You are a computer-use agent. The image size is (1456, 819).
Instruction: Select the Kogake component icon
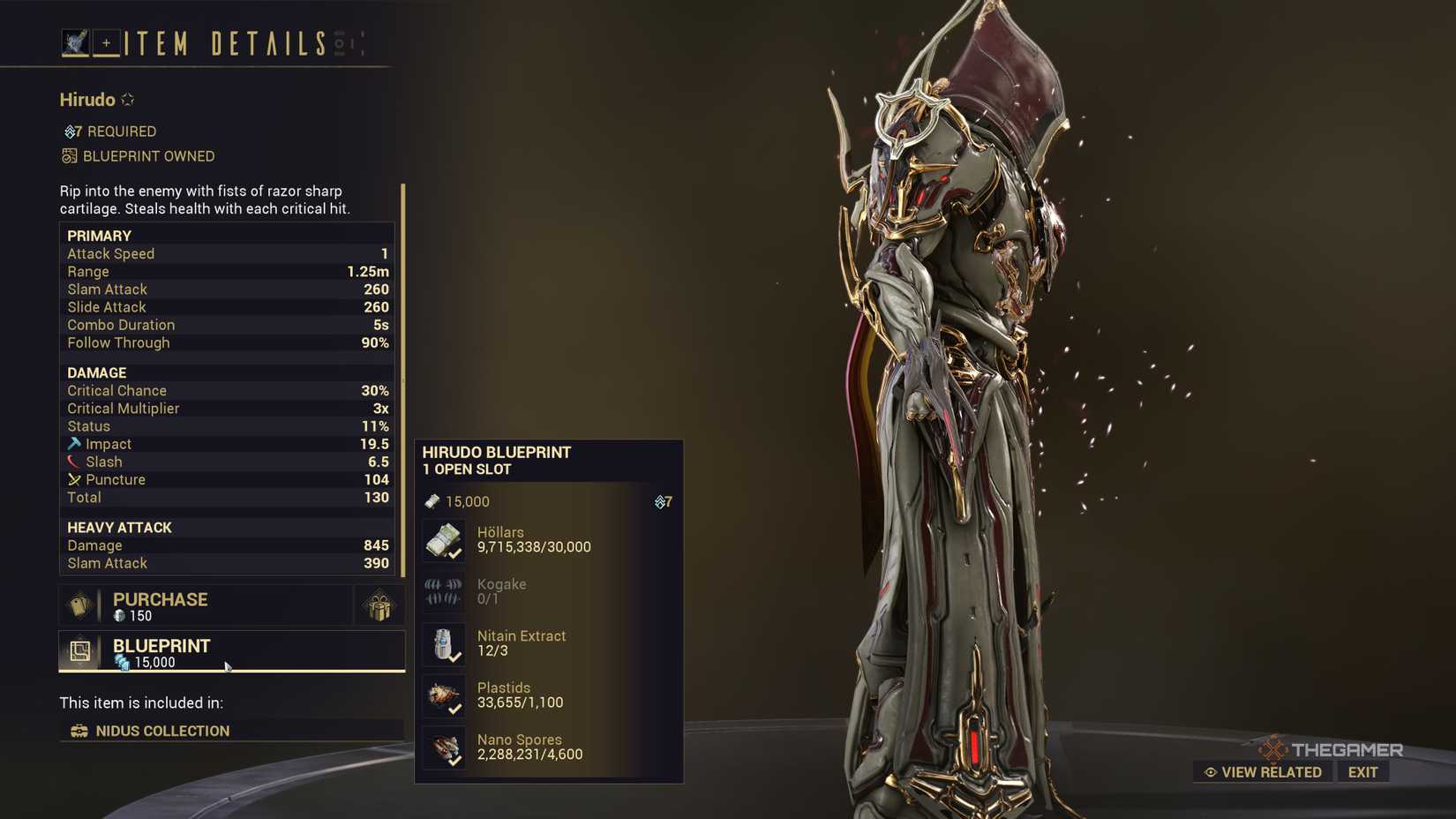point(444,591)
